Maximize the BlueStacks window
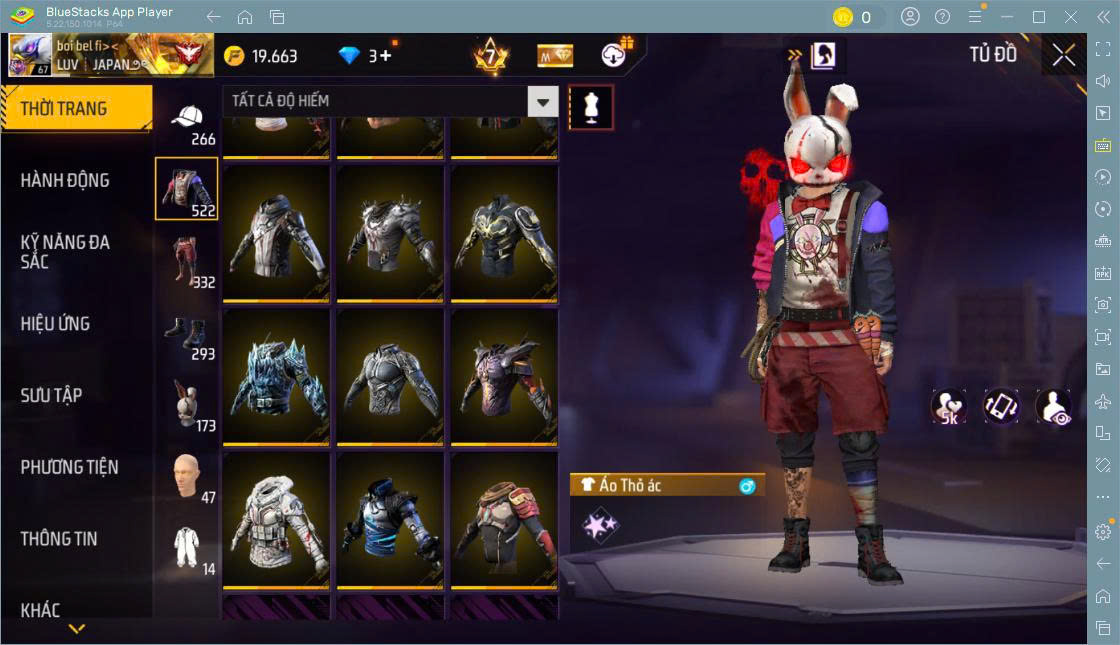 [x=1039, y=17]
